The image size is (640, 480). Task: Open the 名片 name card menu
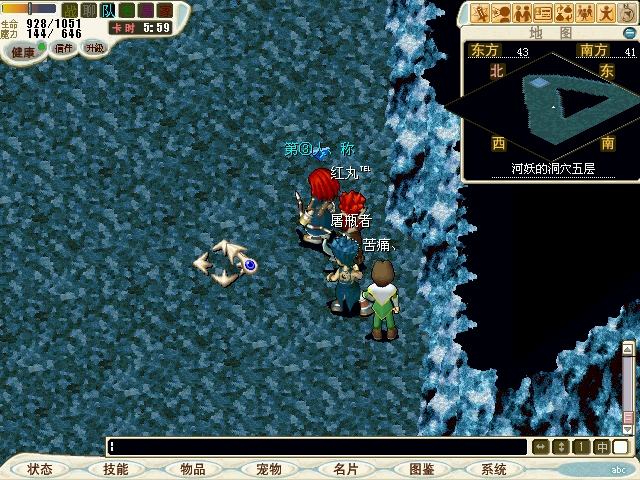(344, 469)
